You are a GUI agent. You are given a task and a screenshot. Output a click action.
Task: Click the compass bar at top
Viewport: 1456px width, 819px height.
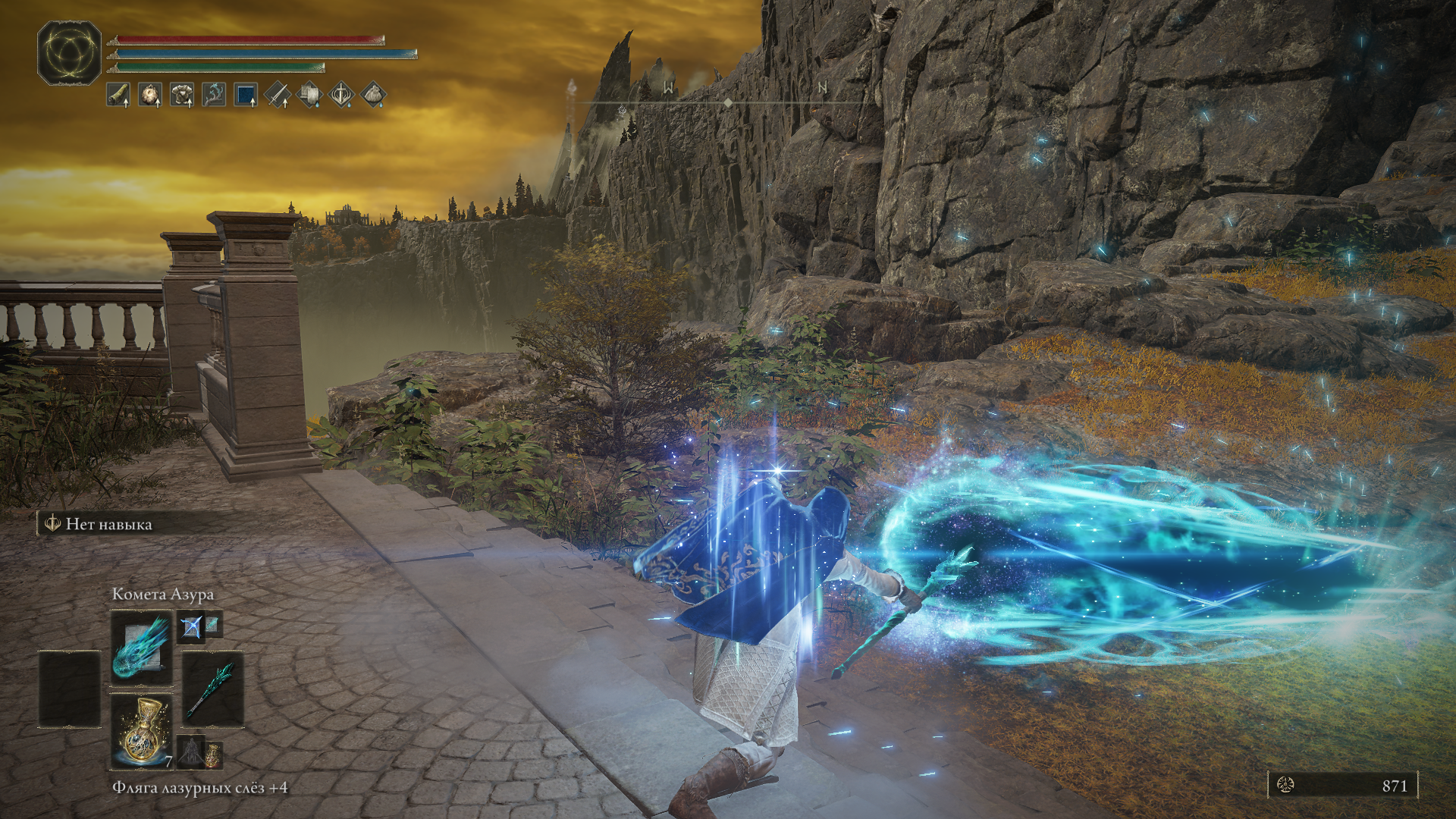coord(728,101)
